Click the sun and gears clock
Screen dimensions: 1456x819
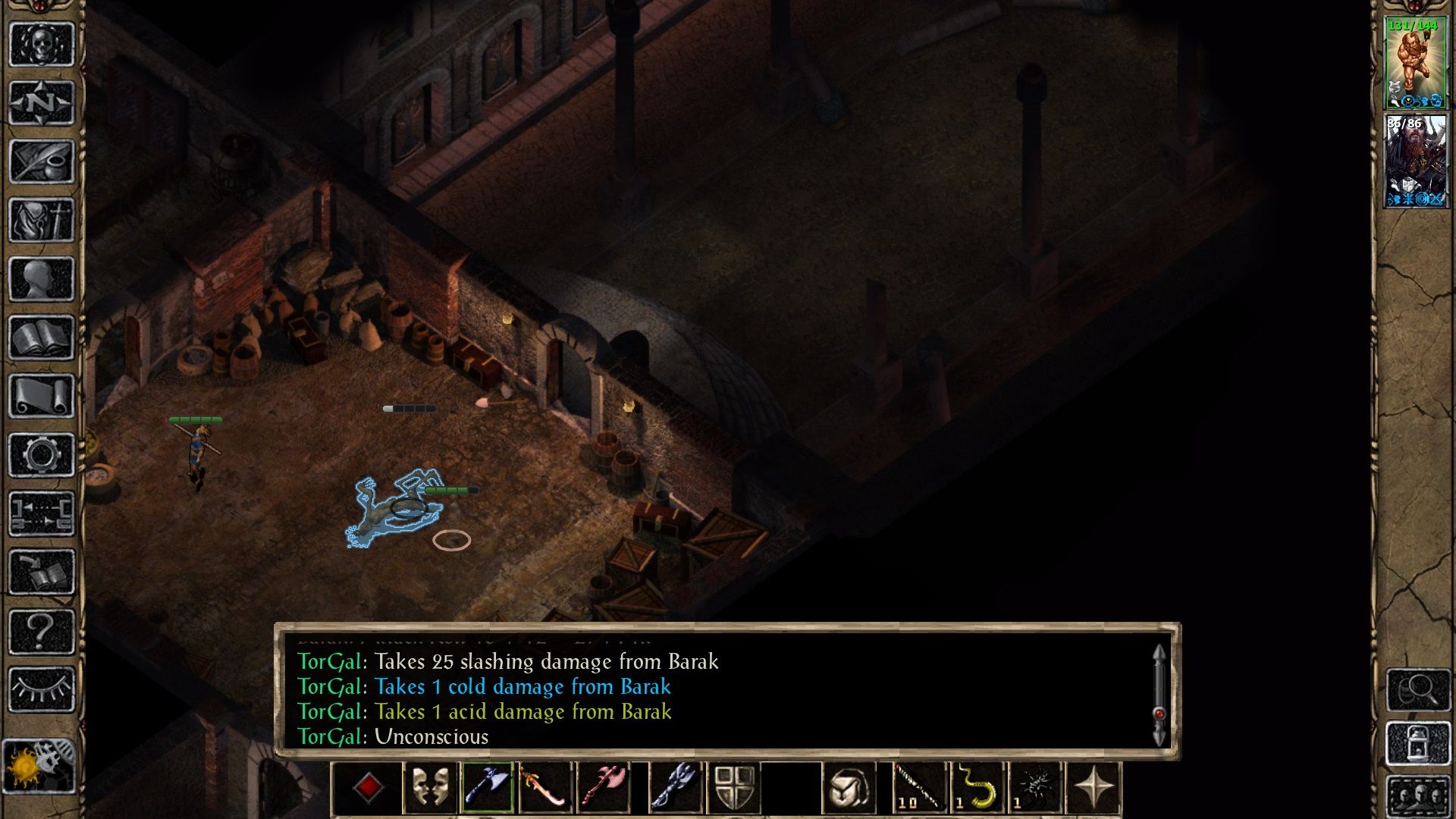click(39, 767)
